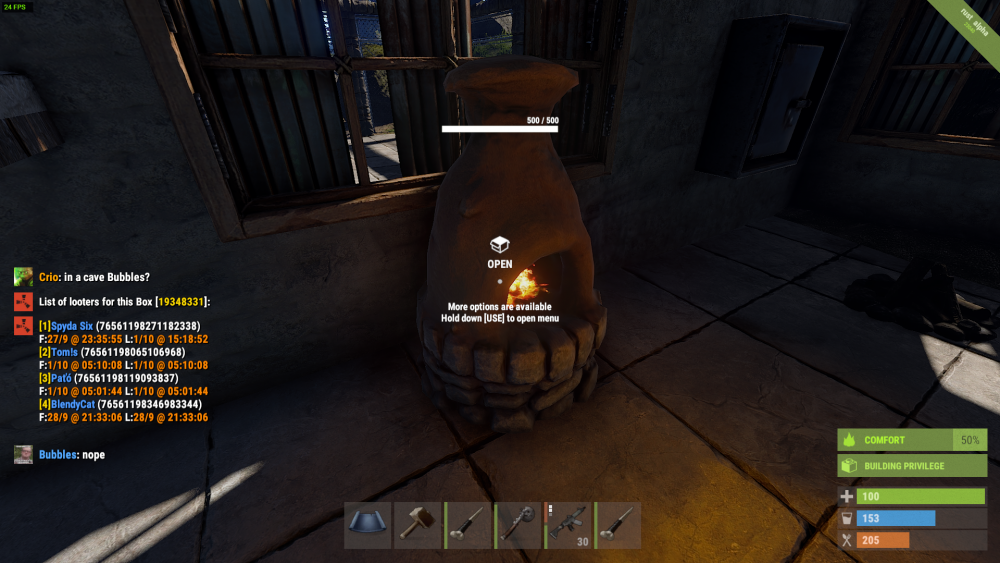This screenshot has height=563, width=1000.
Task: Select the building plan hotbar slot
Action: pos(368,525)
